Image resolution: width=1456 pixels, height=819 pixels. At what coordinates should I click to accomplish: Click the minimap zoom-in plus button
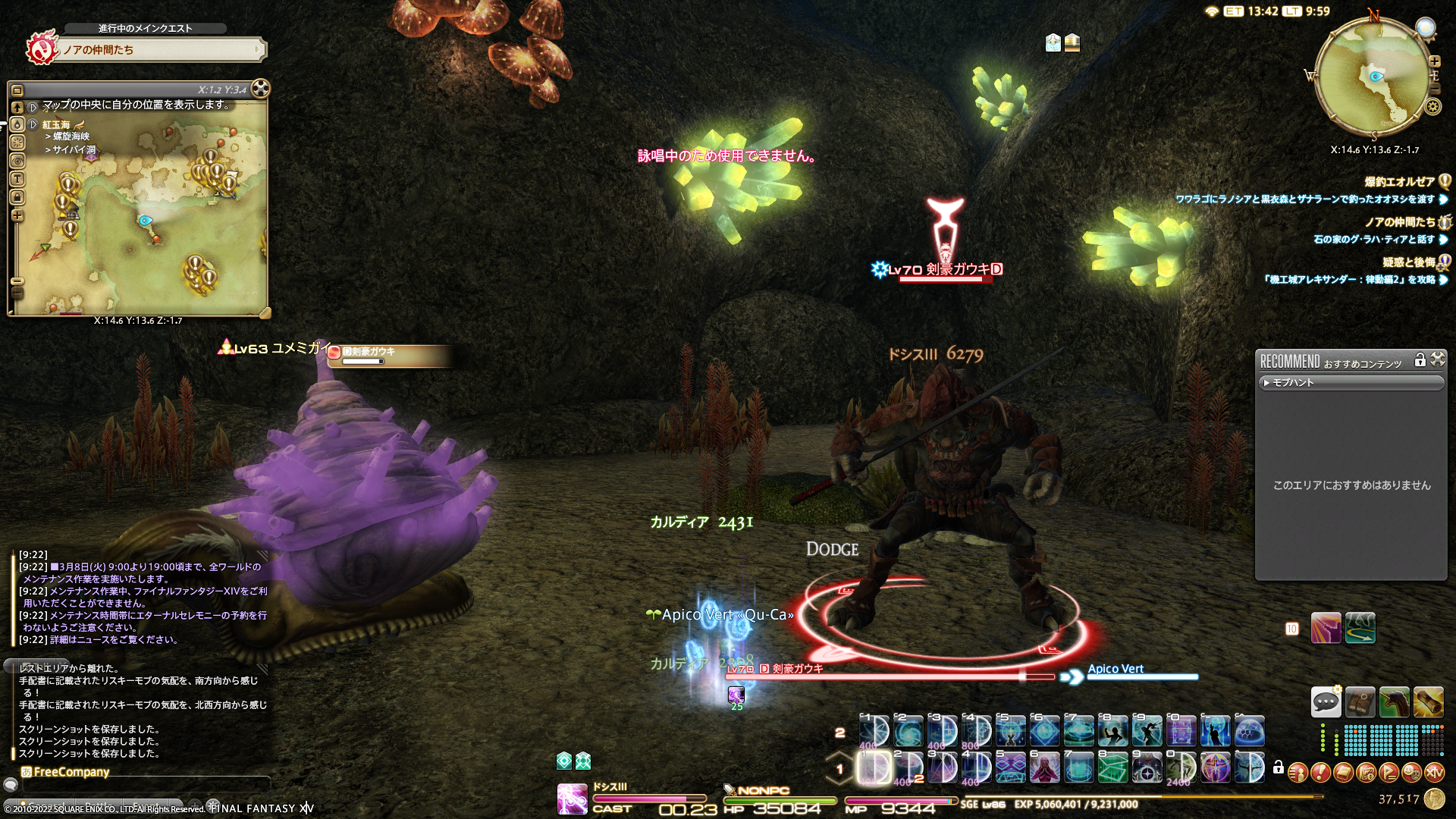click(1435, 61)
